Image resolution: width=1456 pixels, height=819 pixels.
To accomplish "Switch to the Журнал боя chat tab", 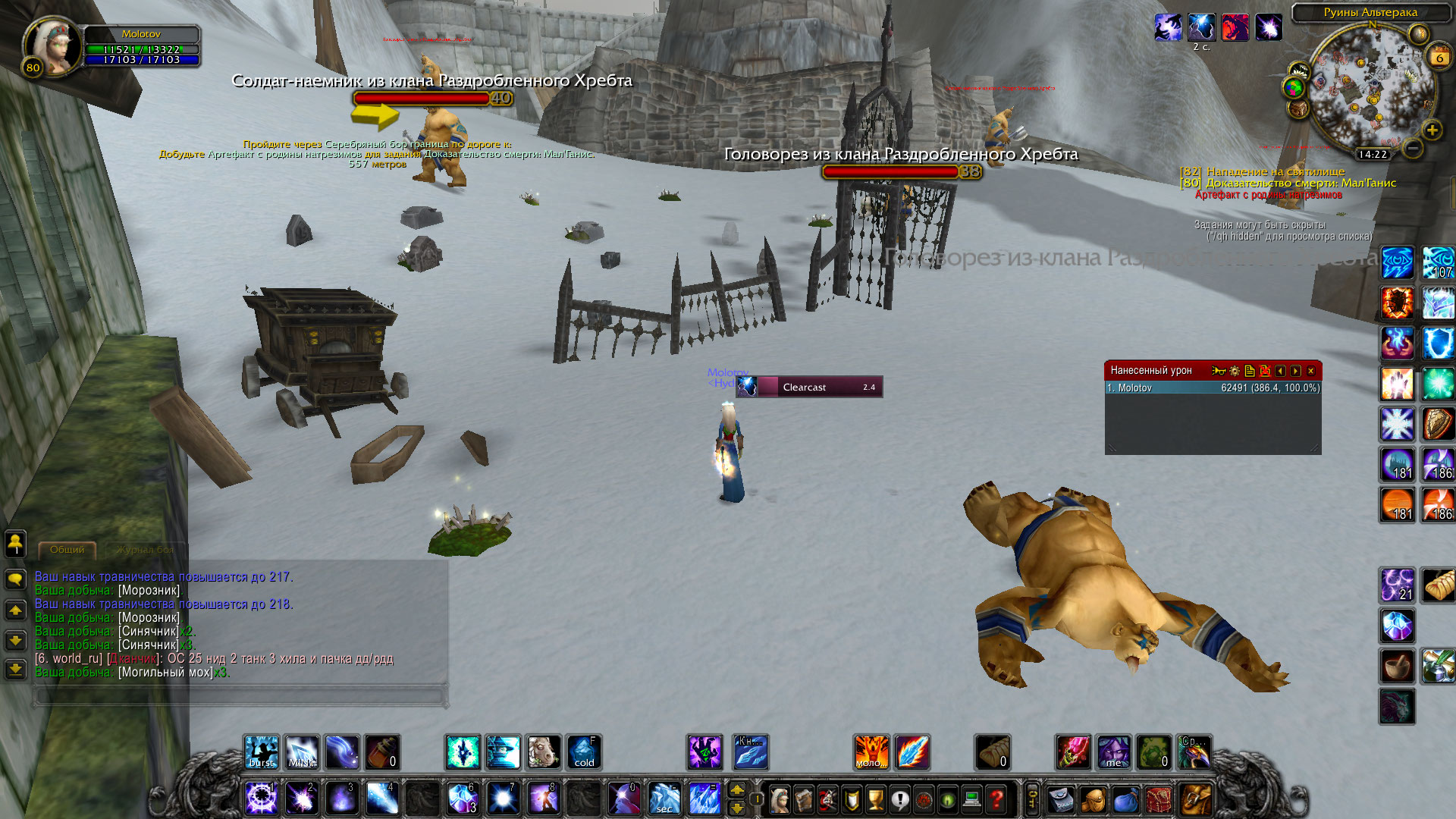I will pyautogui.click(x=145, y=550).
